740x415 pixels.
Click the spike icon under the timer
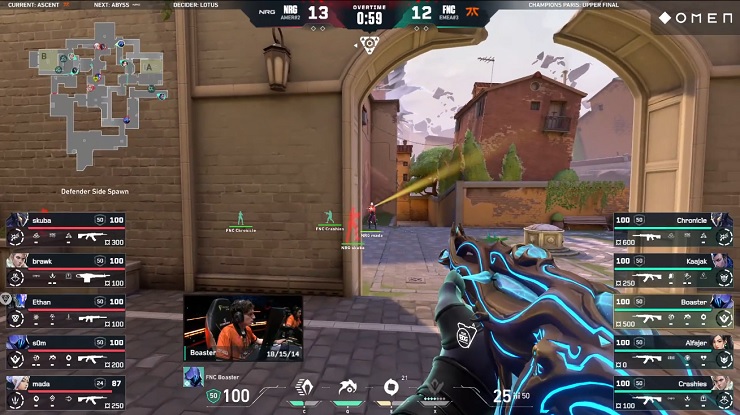[369, 44]
